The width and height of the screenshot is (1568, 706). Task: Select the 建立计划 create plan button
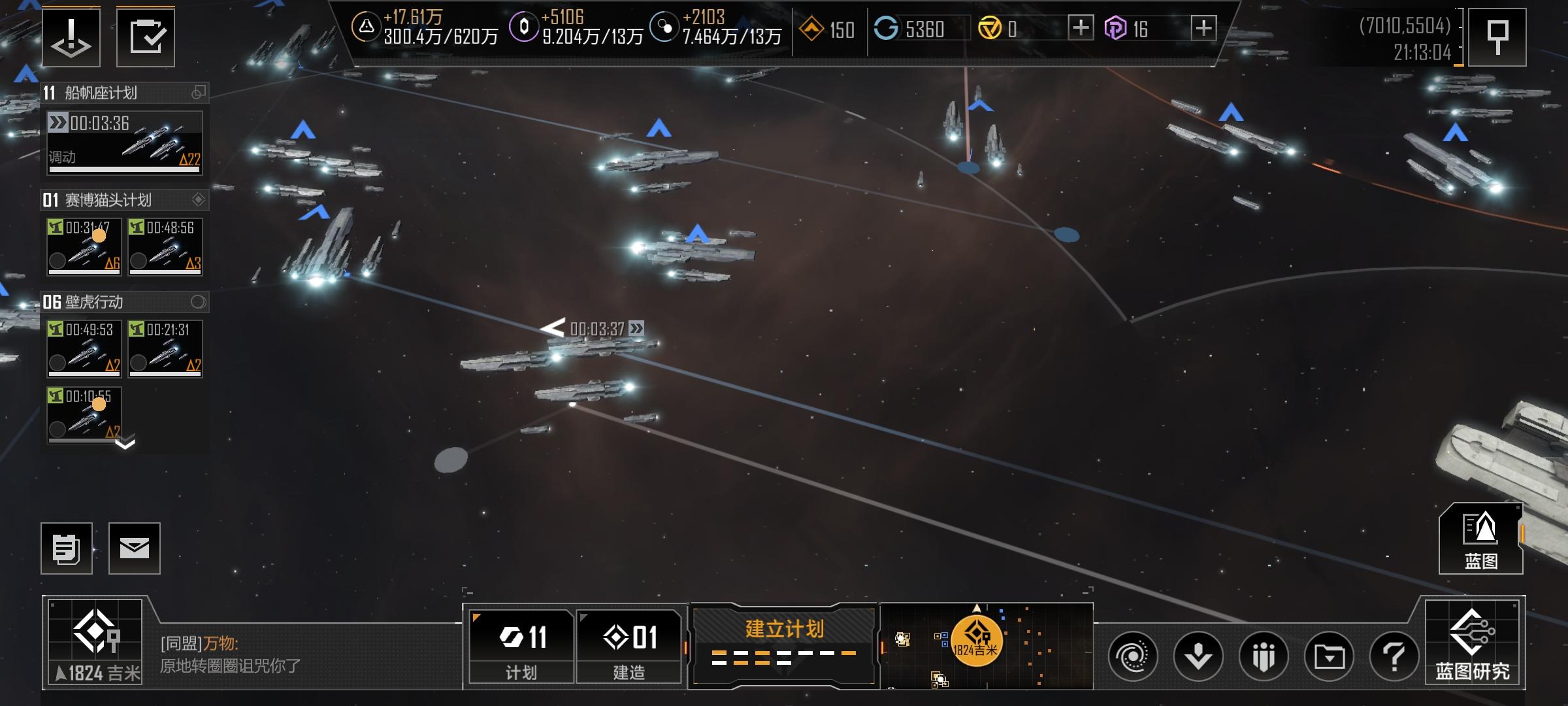point(783,643)
